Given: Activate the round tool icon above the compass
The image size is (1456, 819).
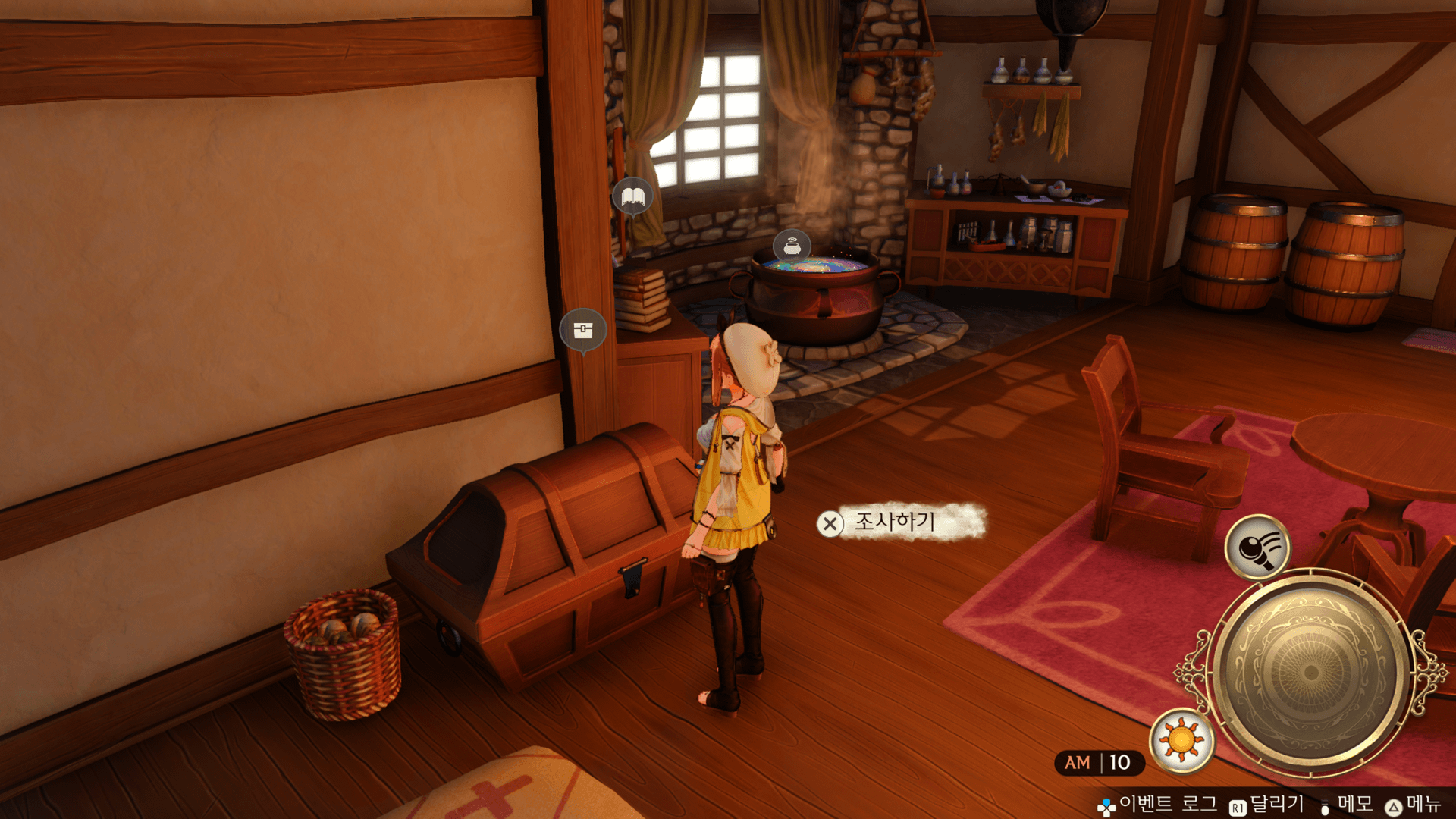Looking at the screenshot, I should click(x=1257, y=546).
